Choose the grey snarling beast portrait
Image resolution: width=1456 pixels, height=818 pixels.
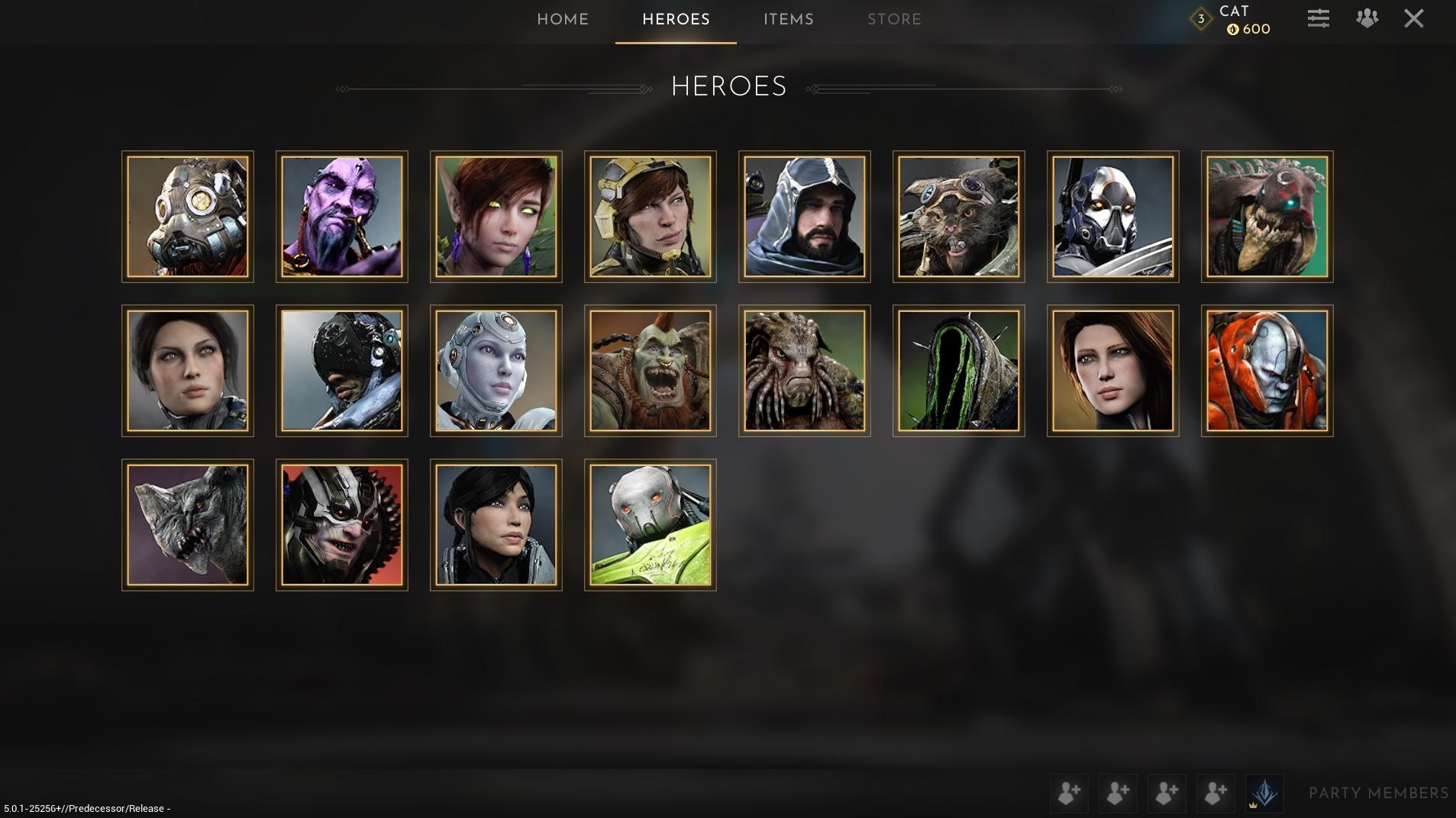point(188,525)
